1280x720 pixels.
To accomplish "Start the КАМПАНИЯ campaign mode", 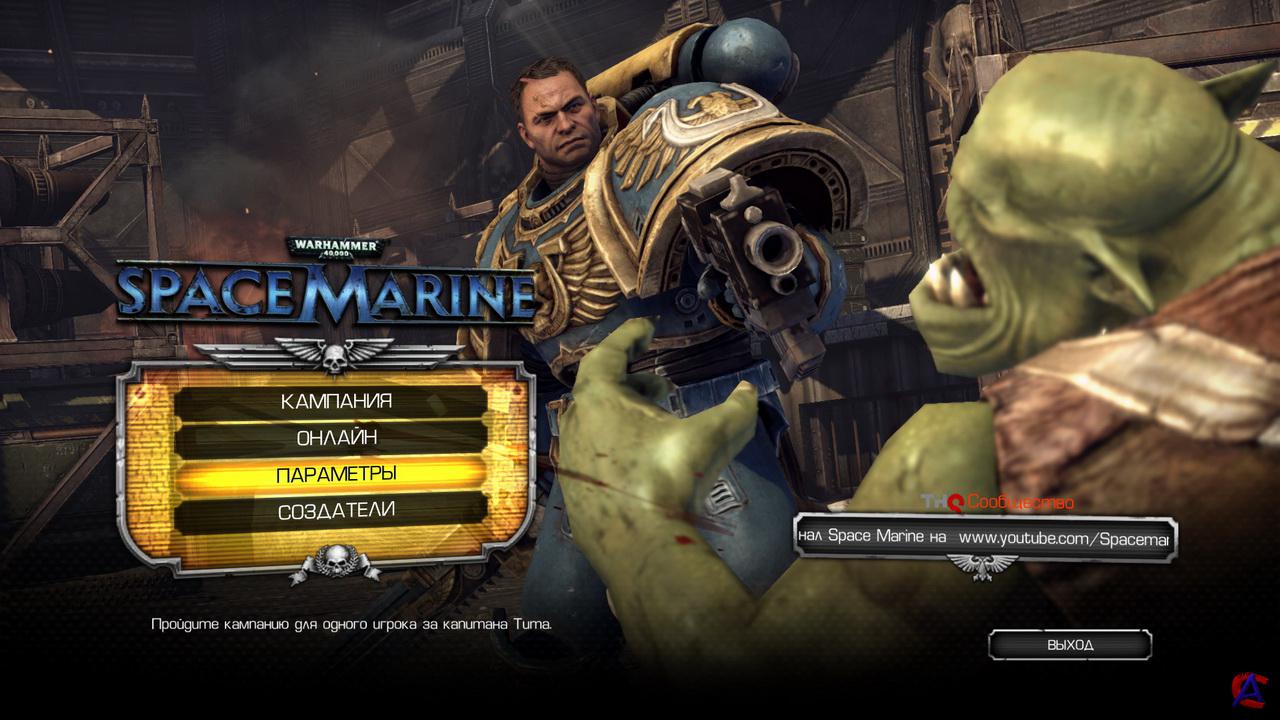I will click(335, 402).
